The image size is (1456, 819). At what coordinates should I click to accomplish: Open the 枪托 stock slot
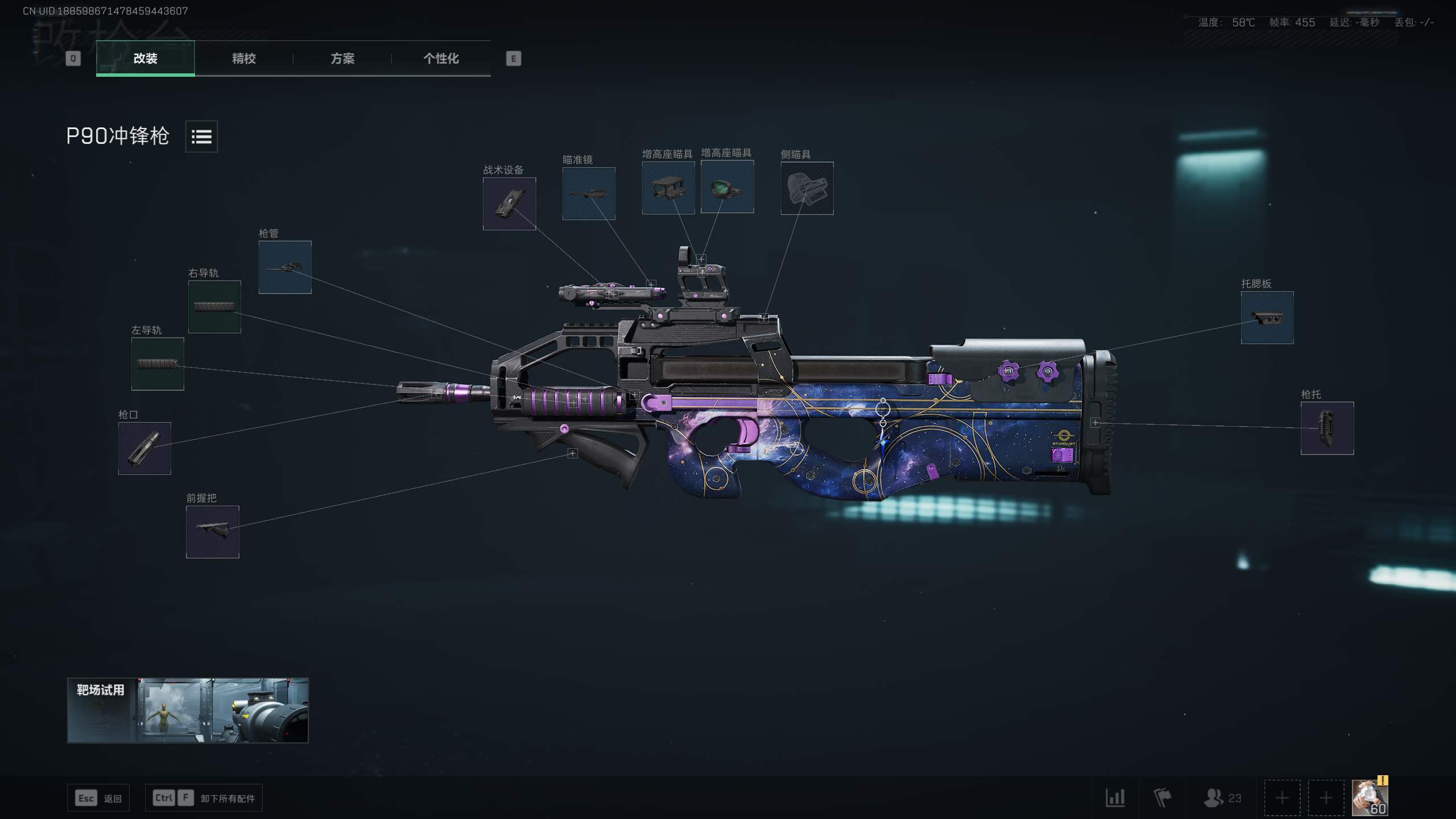pyautogui.click(x=1327, y=428)
